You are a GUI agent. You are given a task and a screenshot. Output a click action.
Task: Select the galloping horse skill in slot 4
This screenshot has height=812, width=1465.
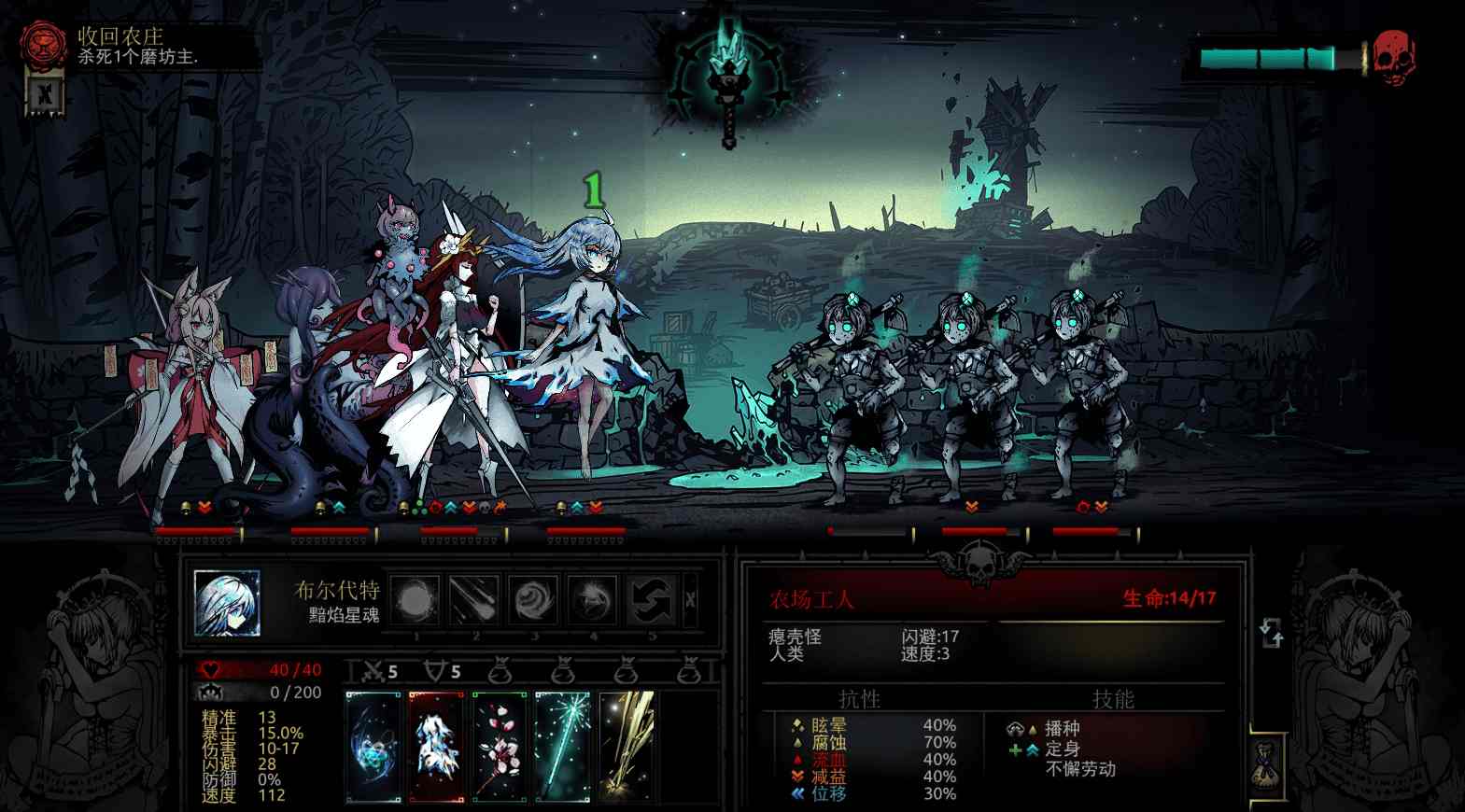(x=594, y=599)
